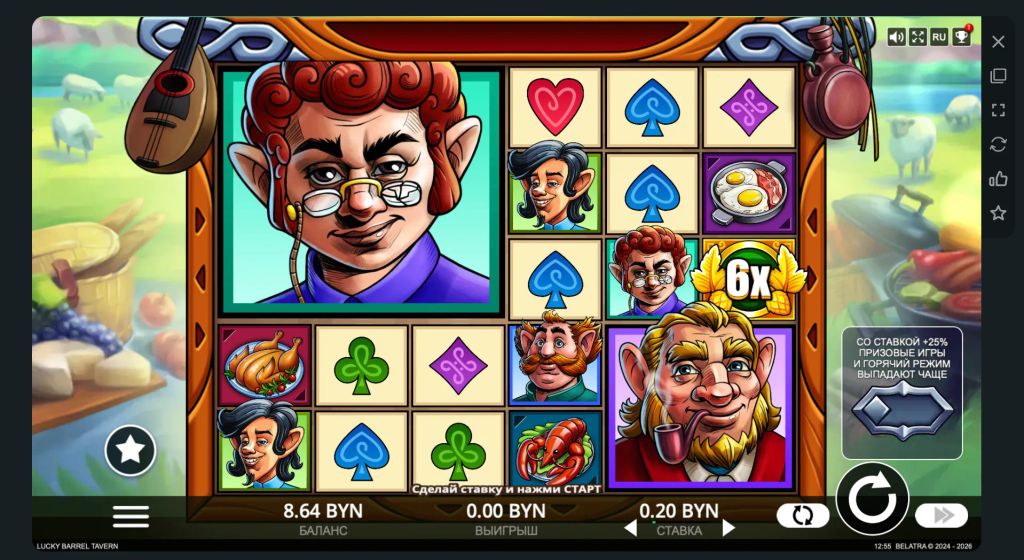
Task: Toggle autoplay with the looping arrows button
Action: pos(803,516)
